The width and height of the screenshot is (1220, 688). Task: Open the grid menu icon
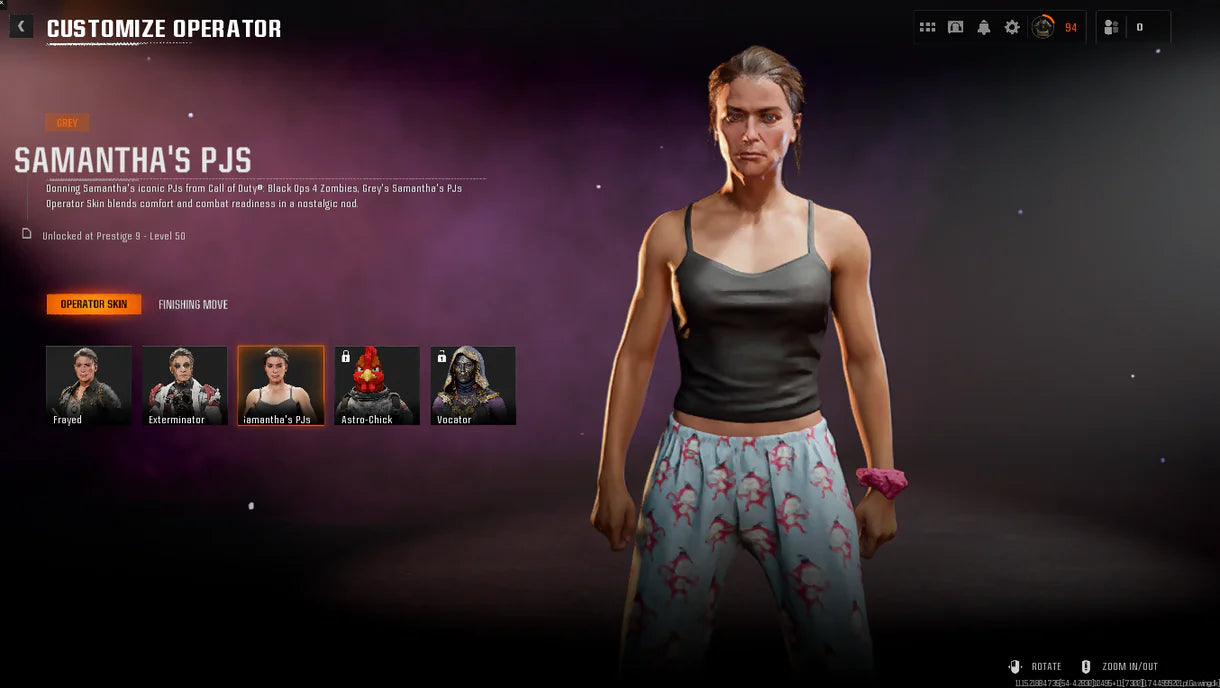(x=927, y=27)
